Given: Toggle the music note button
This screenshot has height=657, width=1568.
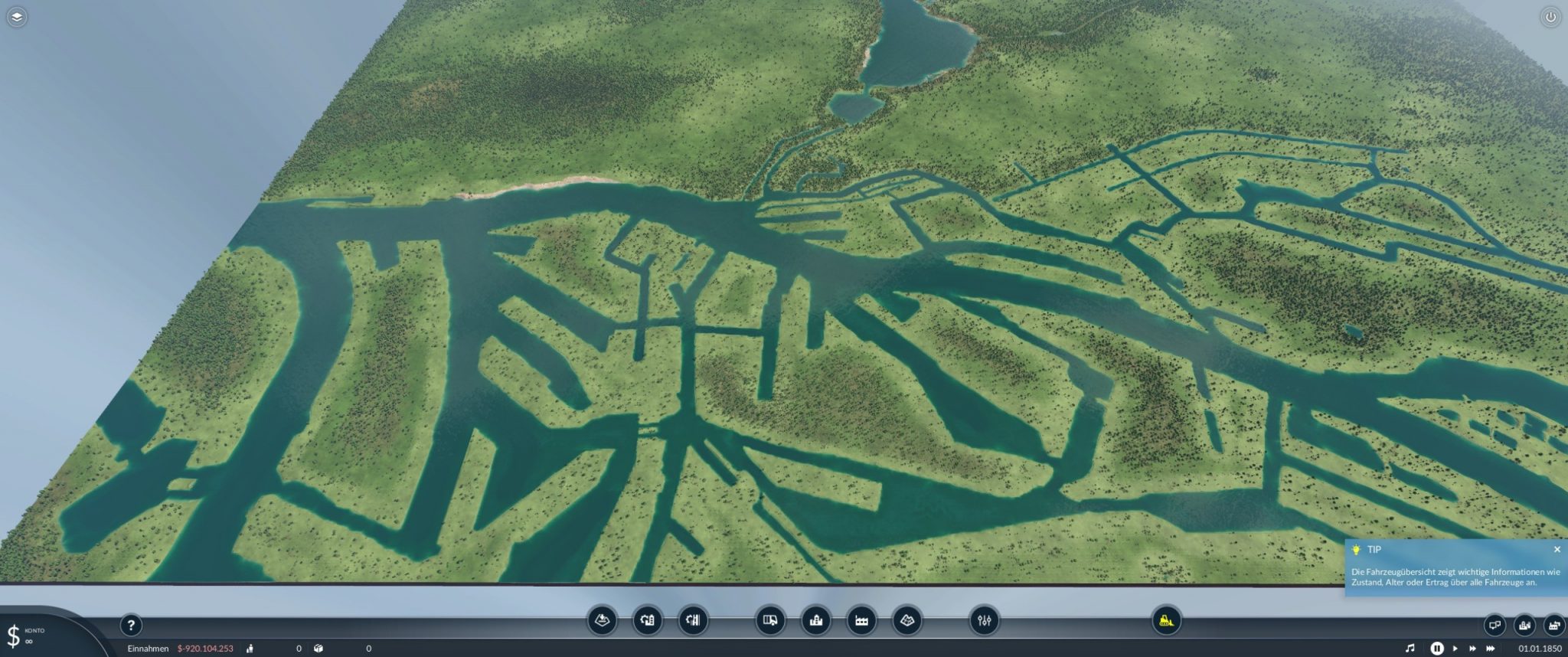Looking at the screenshot, I should point(1410,649).
